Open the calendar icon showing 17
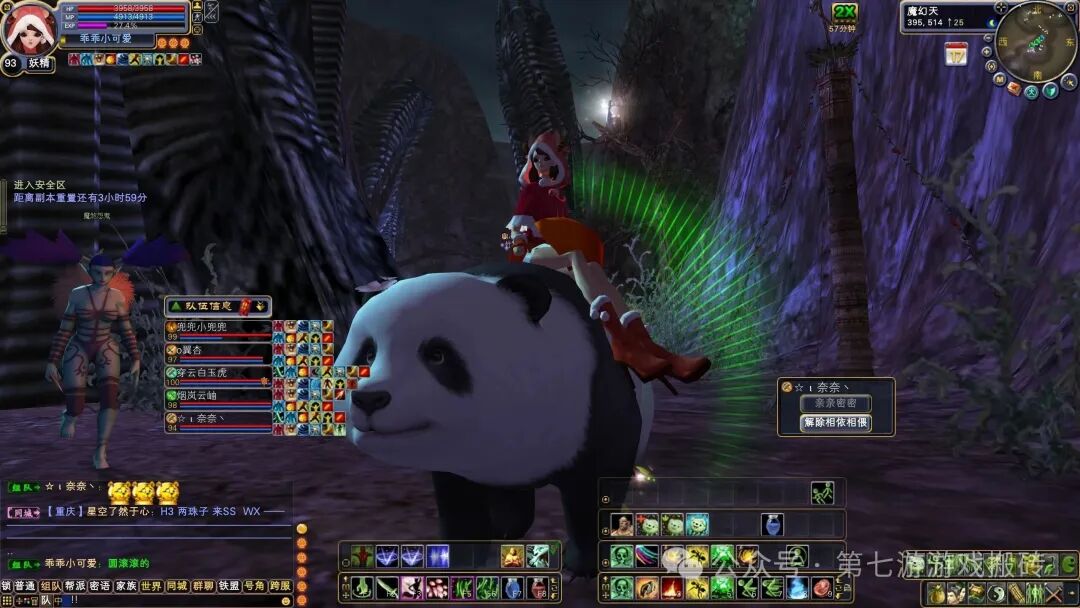This screenshot has width=1080, height=608. click(x=956, y=54)
